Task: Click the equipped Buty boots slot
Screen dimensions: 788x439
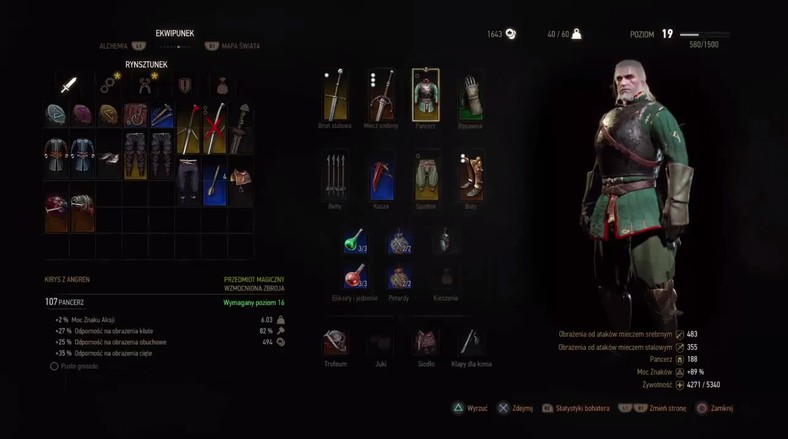Action: pyautogui.click(x=471, y=176)
